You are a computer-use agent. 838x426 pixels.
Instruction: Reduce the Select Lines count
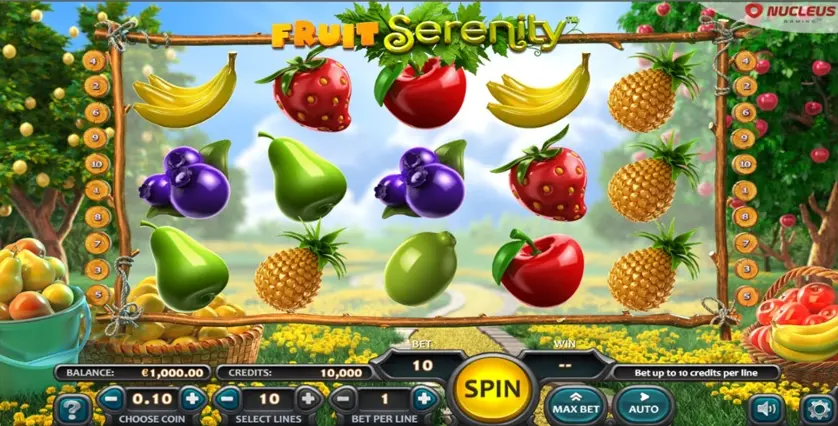click(x=227, y=398)
